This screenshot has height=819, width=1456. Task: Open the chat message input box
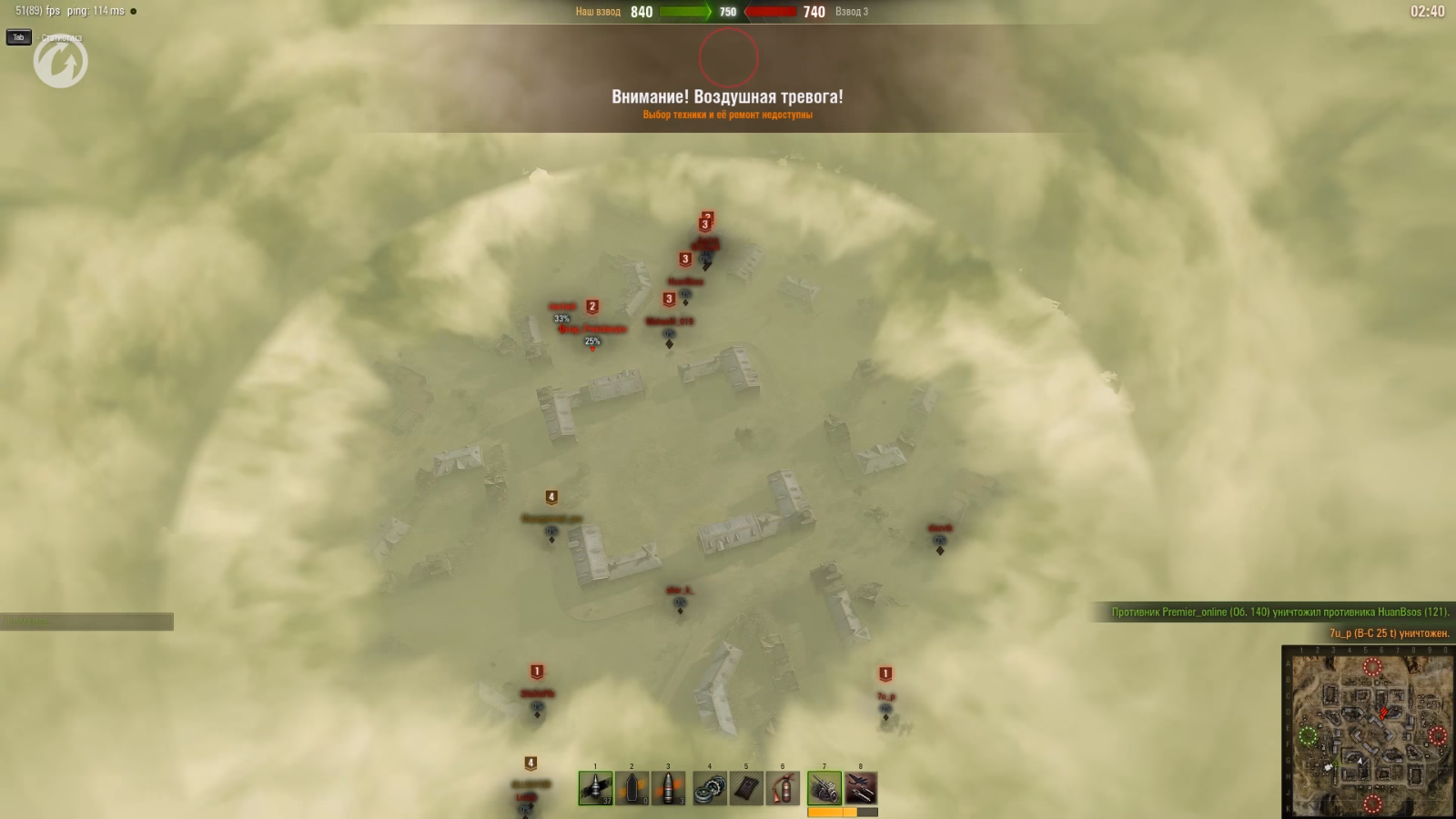(86, 622)
